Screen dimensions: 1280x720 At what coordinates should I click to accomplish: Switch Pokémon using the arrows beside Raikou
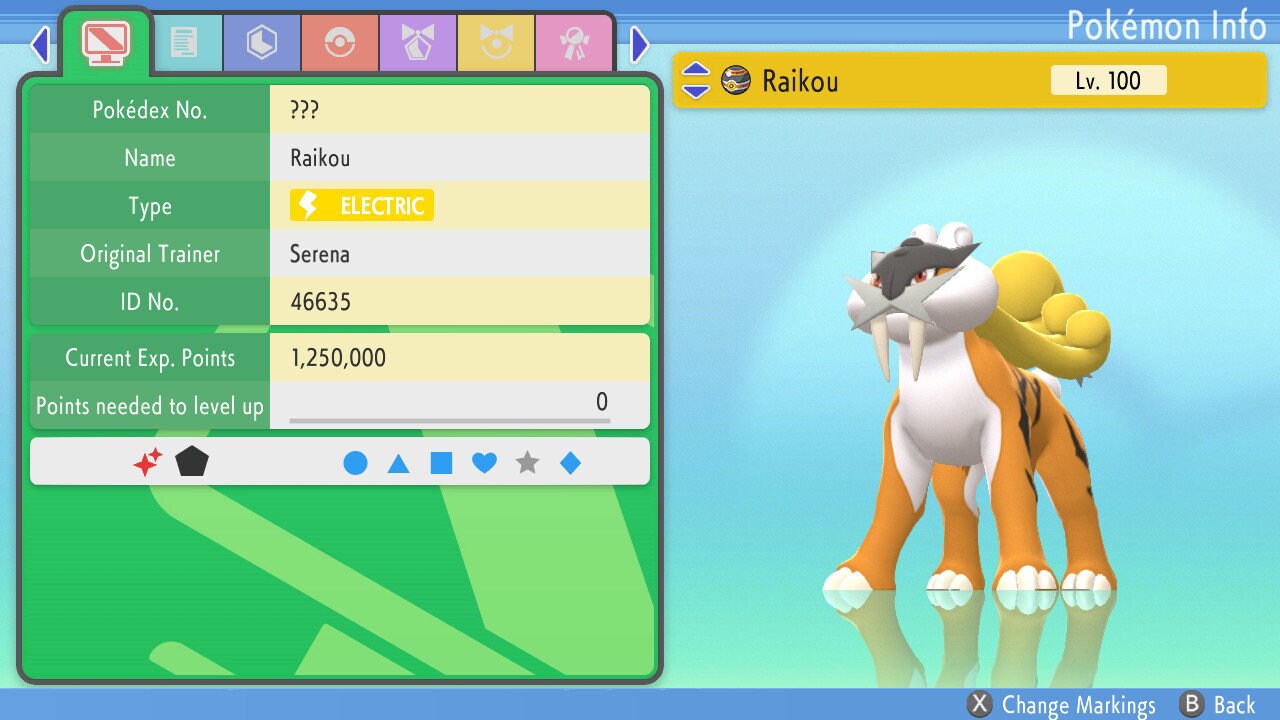(696, 81)
